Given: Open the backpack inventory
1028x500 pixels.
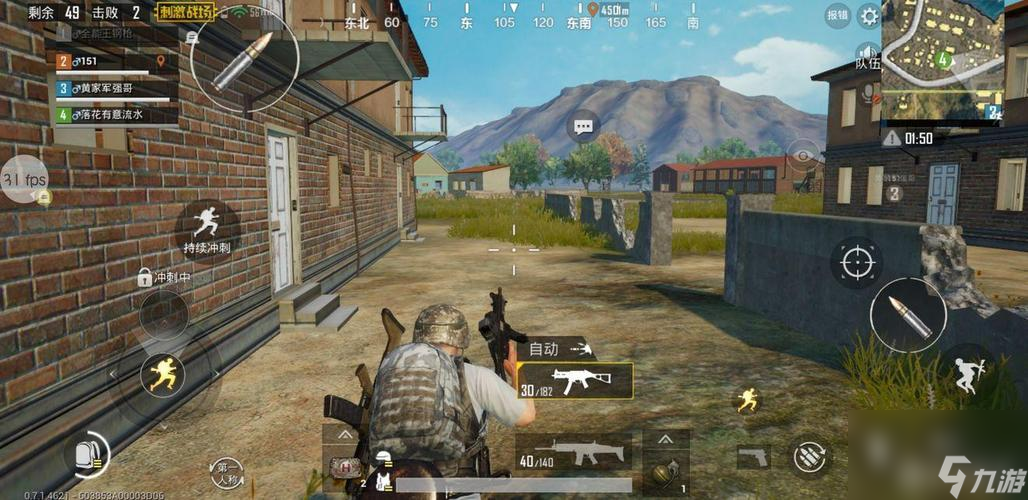Looking at the screenshot, I should click(x=88, y=456).
